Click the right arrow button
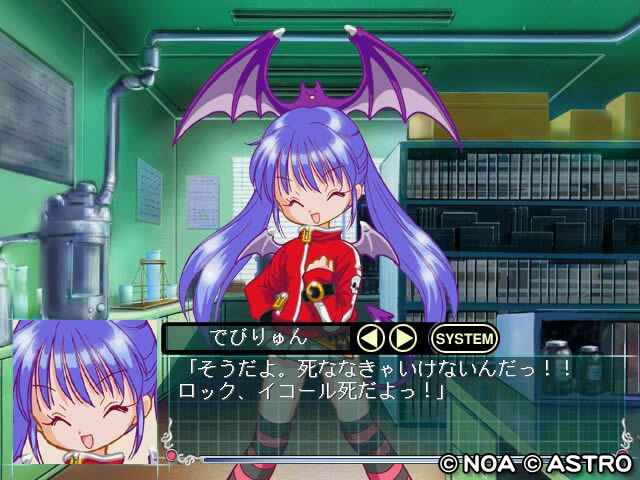 tap(402, 338)
